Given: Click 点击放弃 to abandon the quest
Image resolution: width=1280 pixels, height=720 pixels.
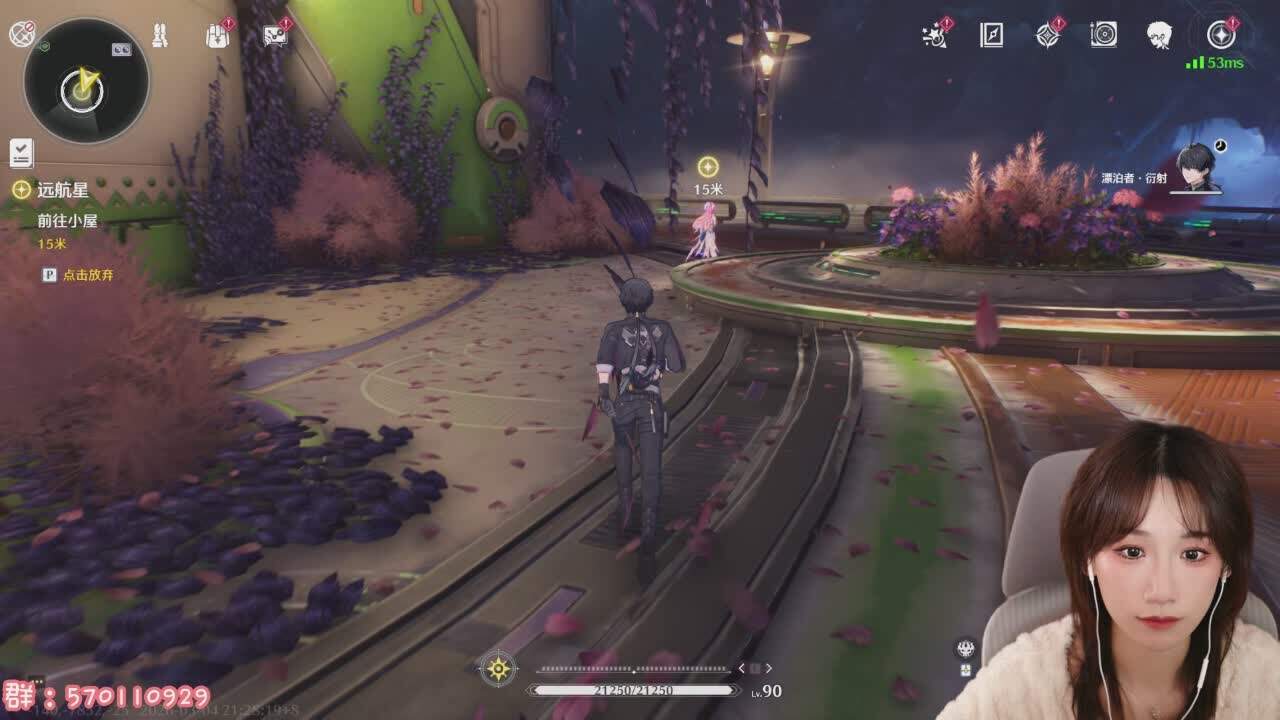Looking at the screenshot, I should [x=87, y=274].
